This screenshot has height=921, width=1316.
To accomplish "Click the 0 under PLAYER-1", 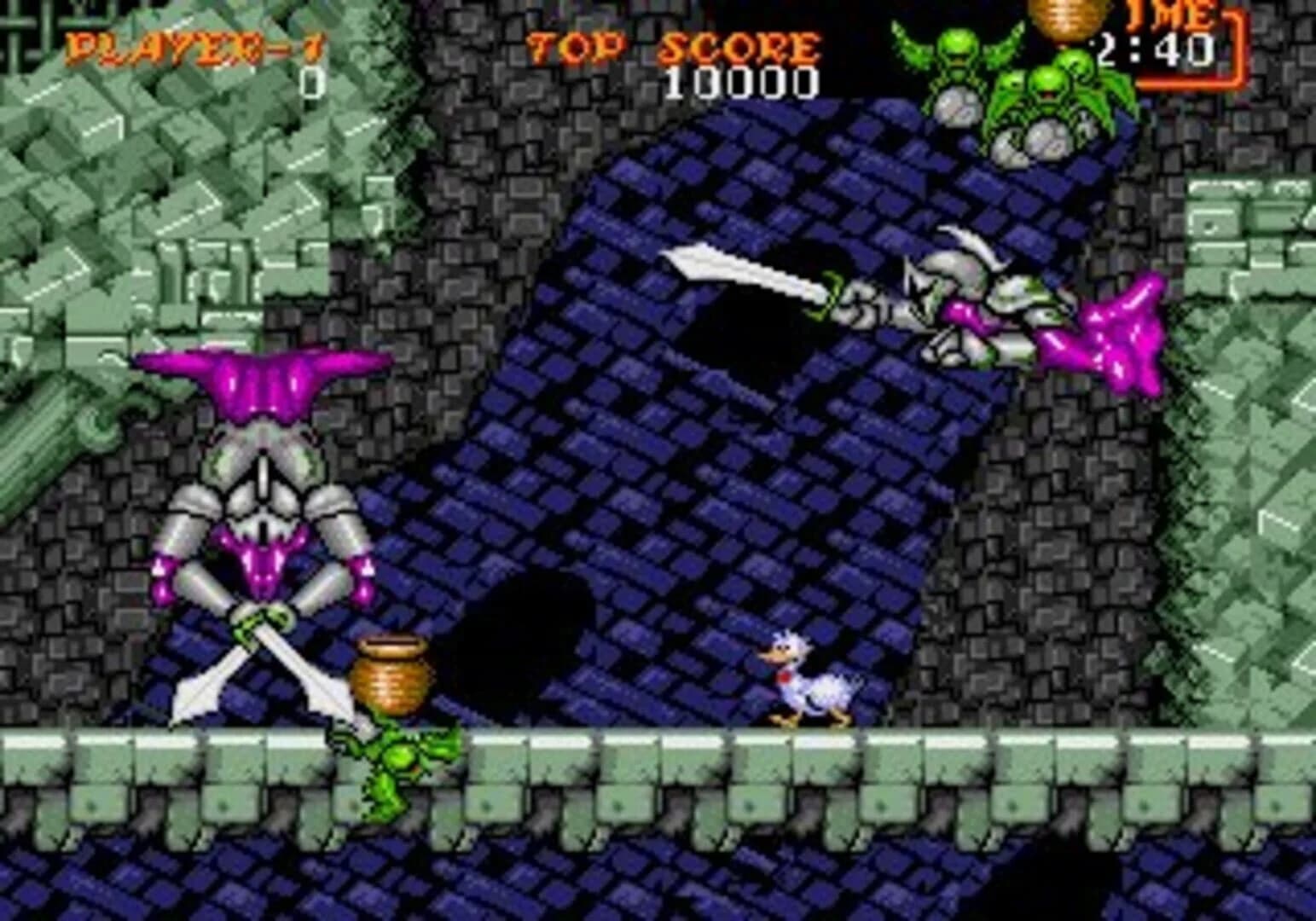I will coord(311,81).
